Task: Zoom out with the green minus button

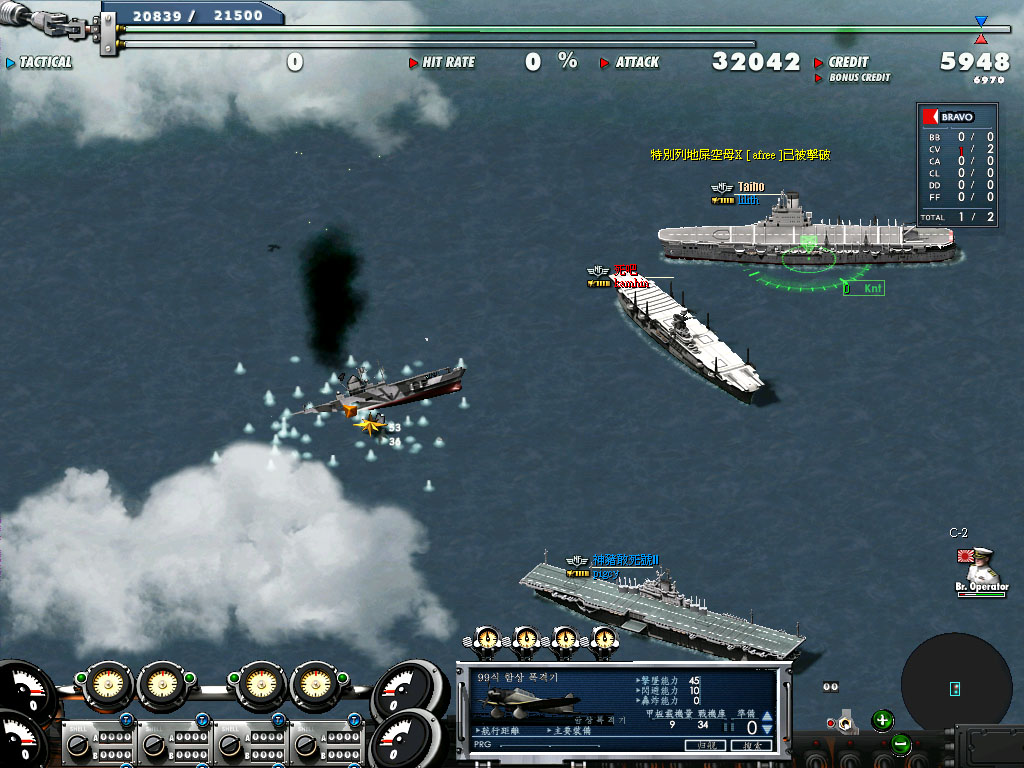Action: pos(900,744)
